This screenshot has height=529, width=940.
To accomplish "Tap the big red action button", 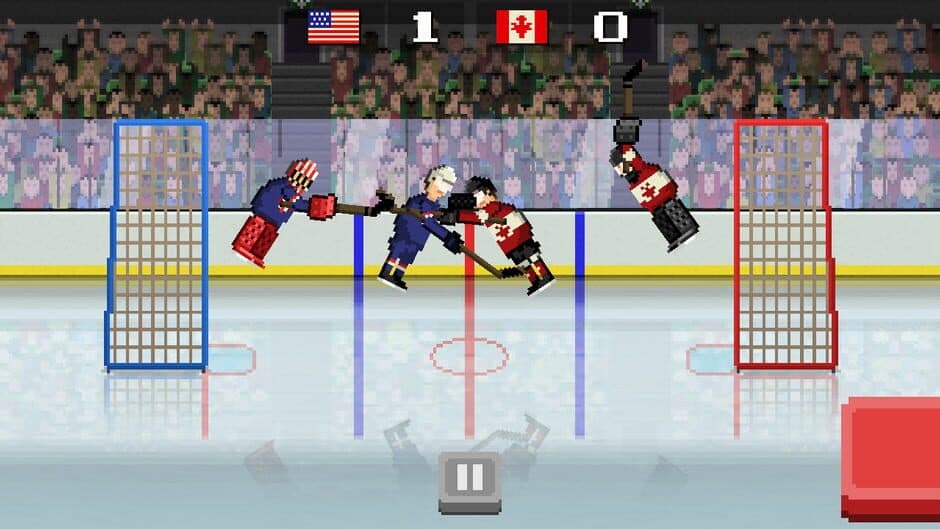I will coord(892,457).
